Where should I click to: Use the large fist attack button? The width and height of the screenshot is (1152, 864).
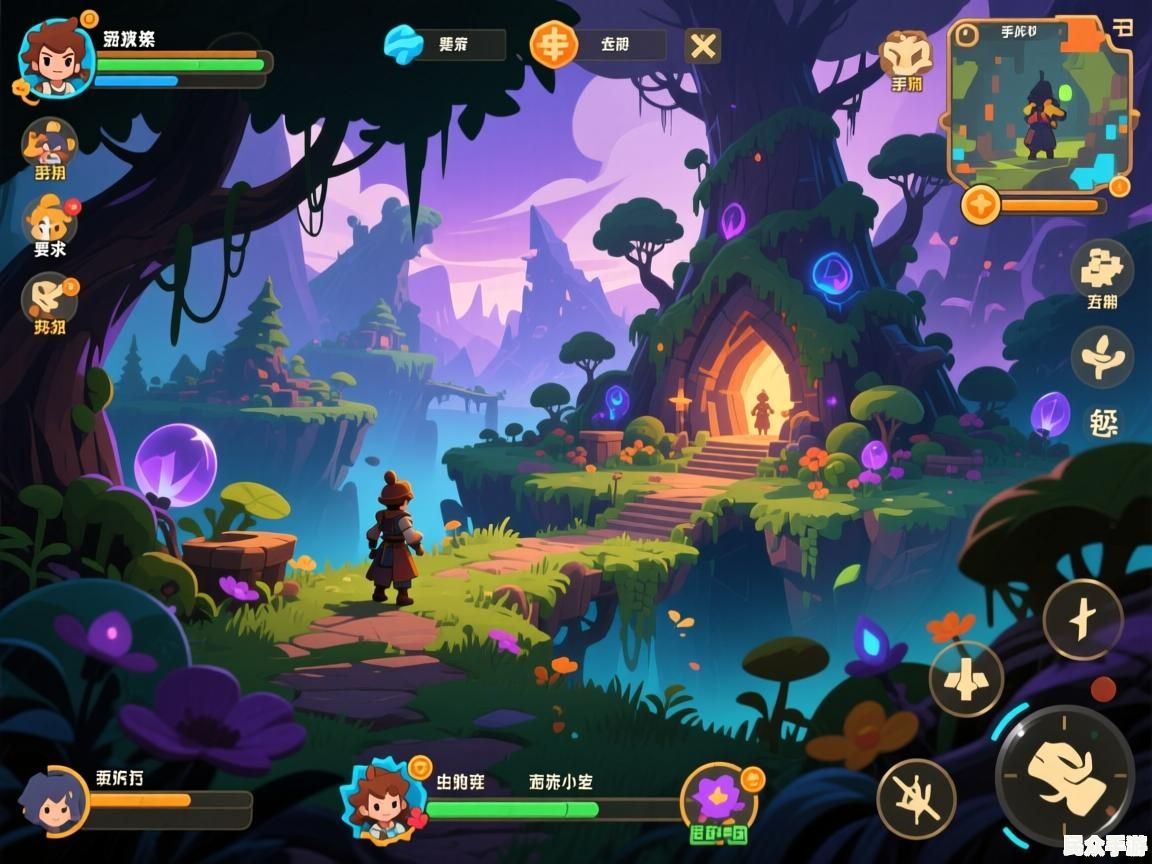[1065, 776]
